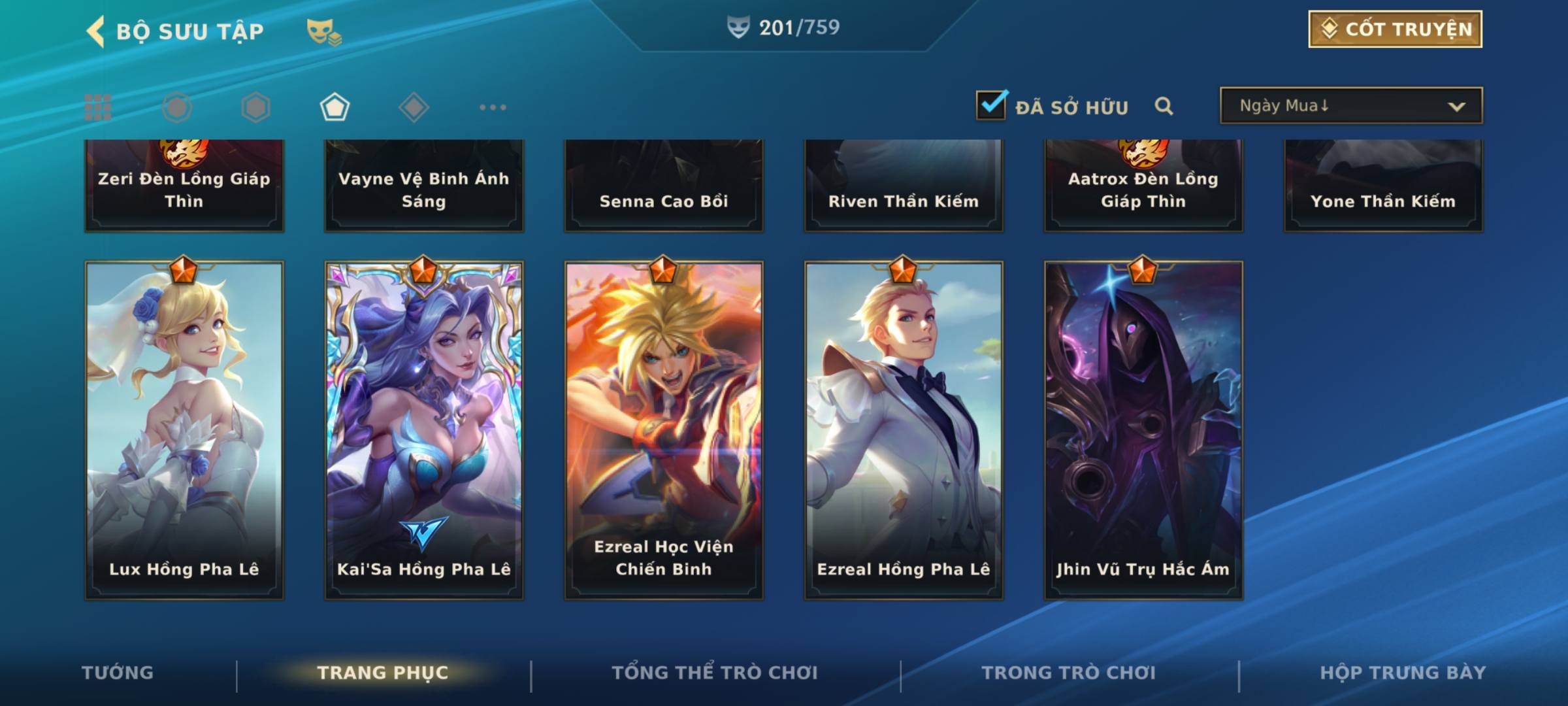
Task: Open the Cốt Truyện button
Action: 1395,29
